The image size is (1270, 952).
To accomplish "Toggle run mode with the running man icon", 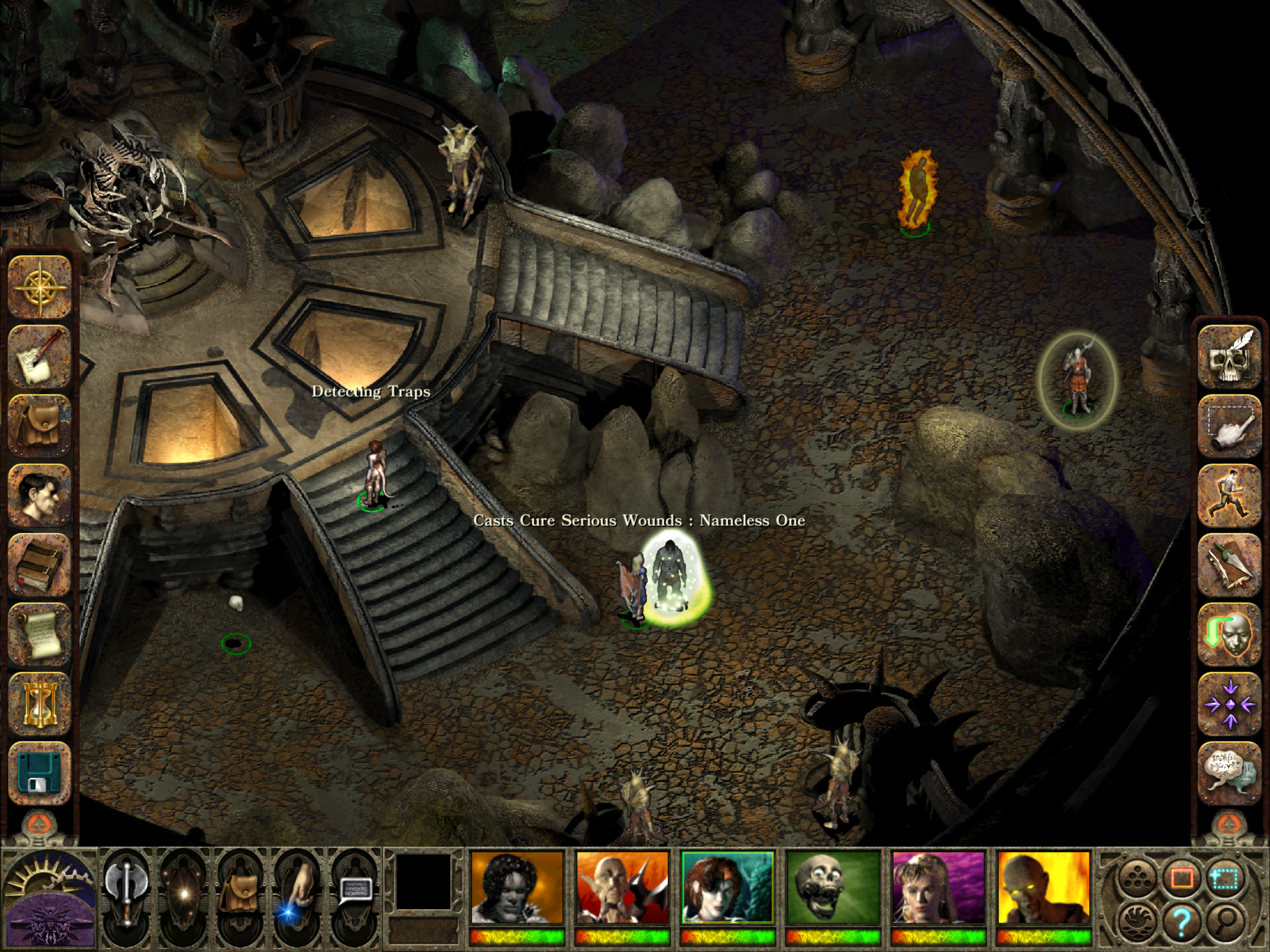I will click(x=1229, y=496).
